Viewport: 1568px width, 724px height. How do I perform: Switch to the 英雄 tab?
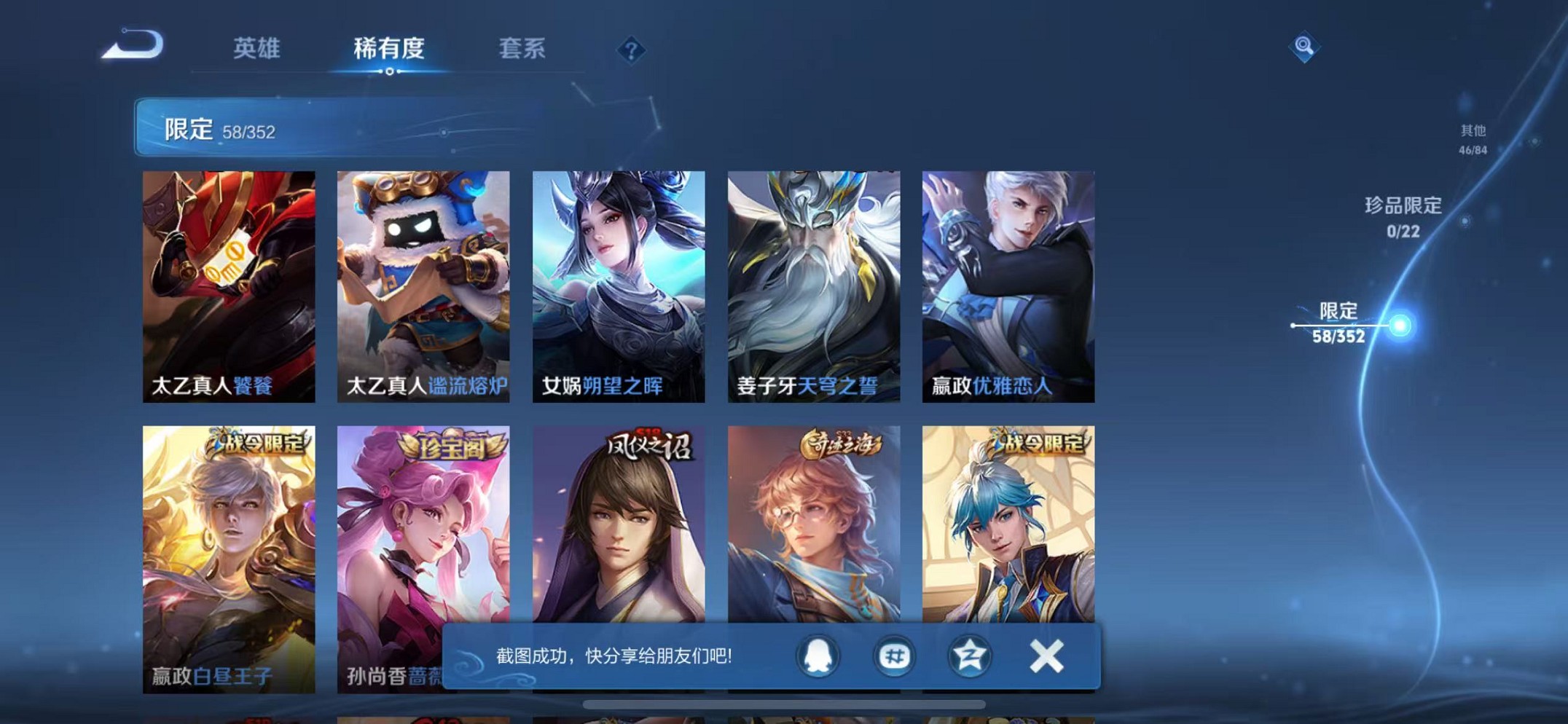tap(256, 49)
